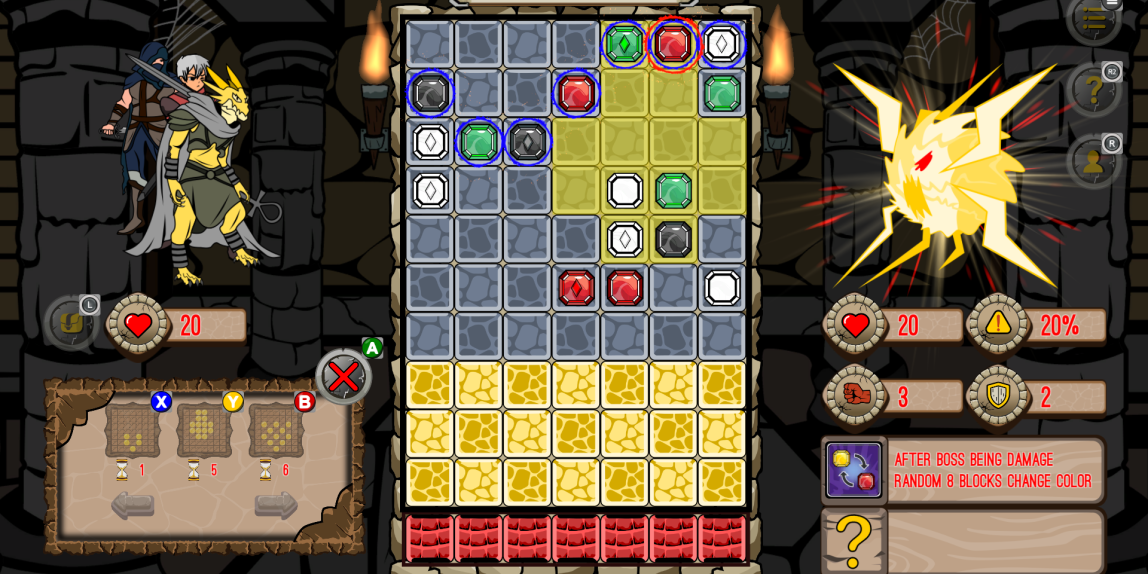Open the question mark help button
Image resolution: width=1148 pixels, height=574 pixels.
coord(1093,90)
